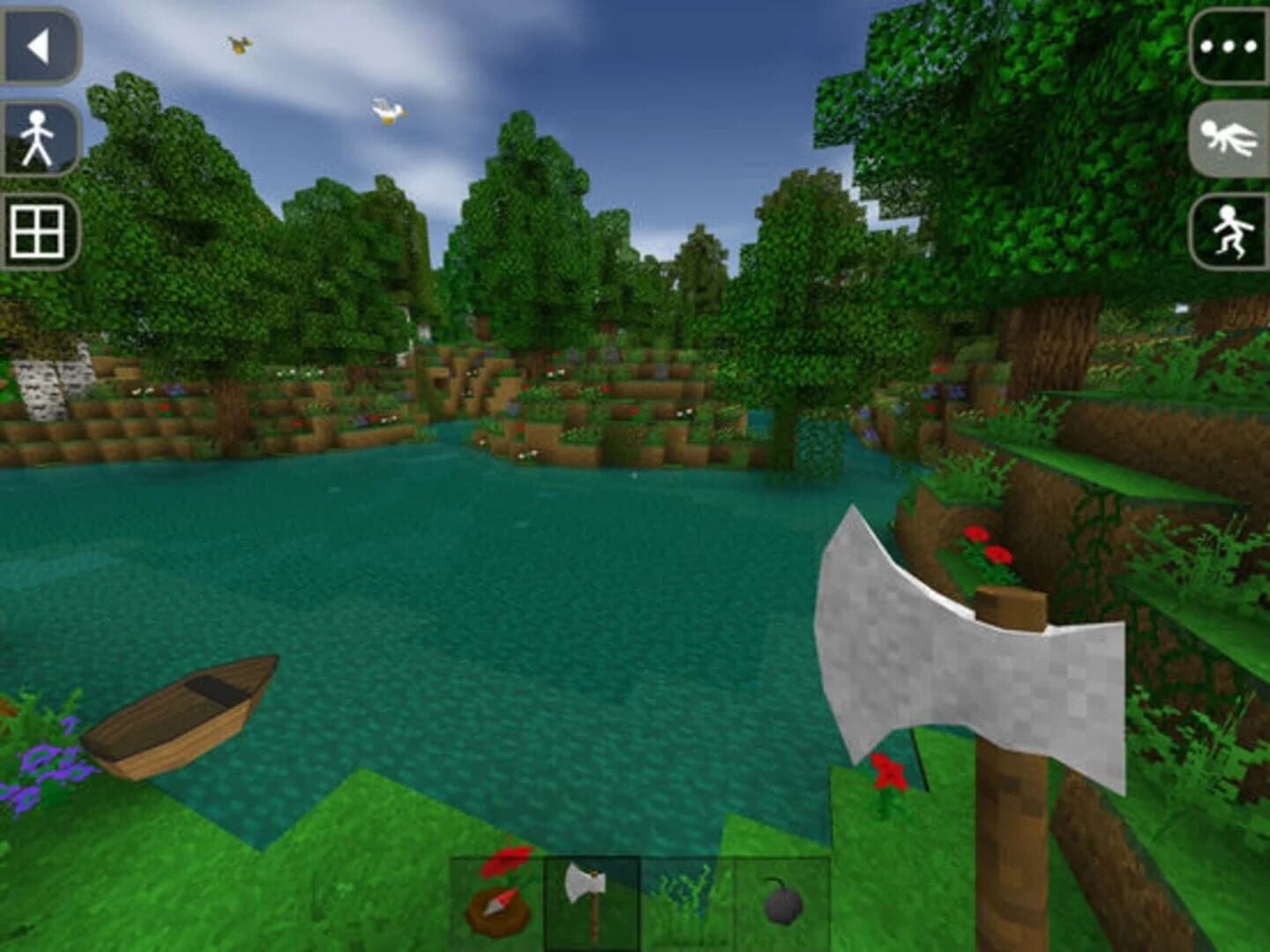This screenshot has width=1270, height=952.
Task: Tap the crouching figure icon
Action: [1228, 231]
